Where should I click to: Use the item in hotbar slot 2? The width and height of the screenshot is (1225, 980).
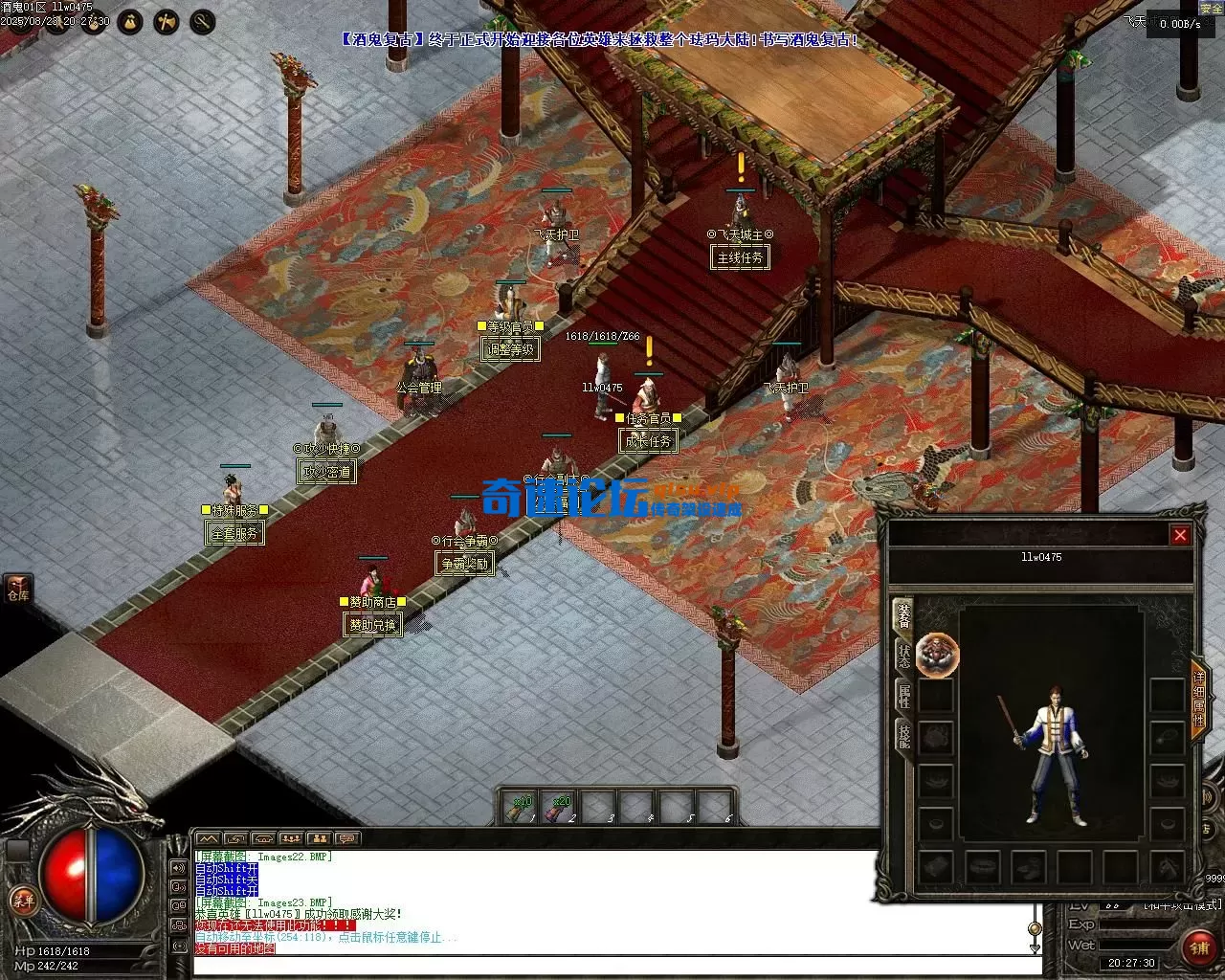[x=559, y=808]
